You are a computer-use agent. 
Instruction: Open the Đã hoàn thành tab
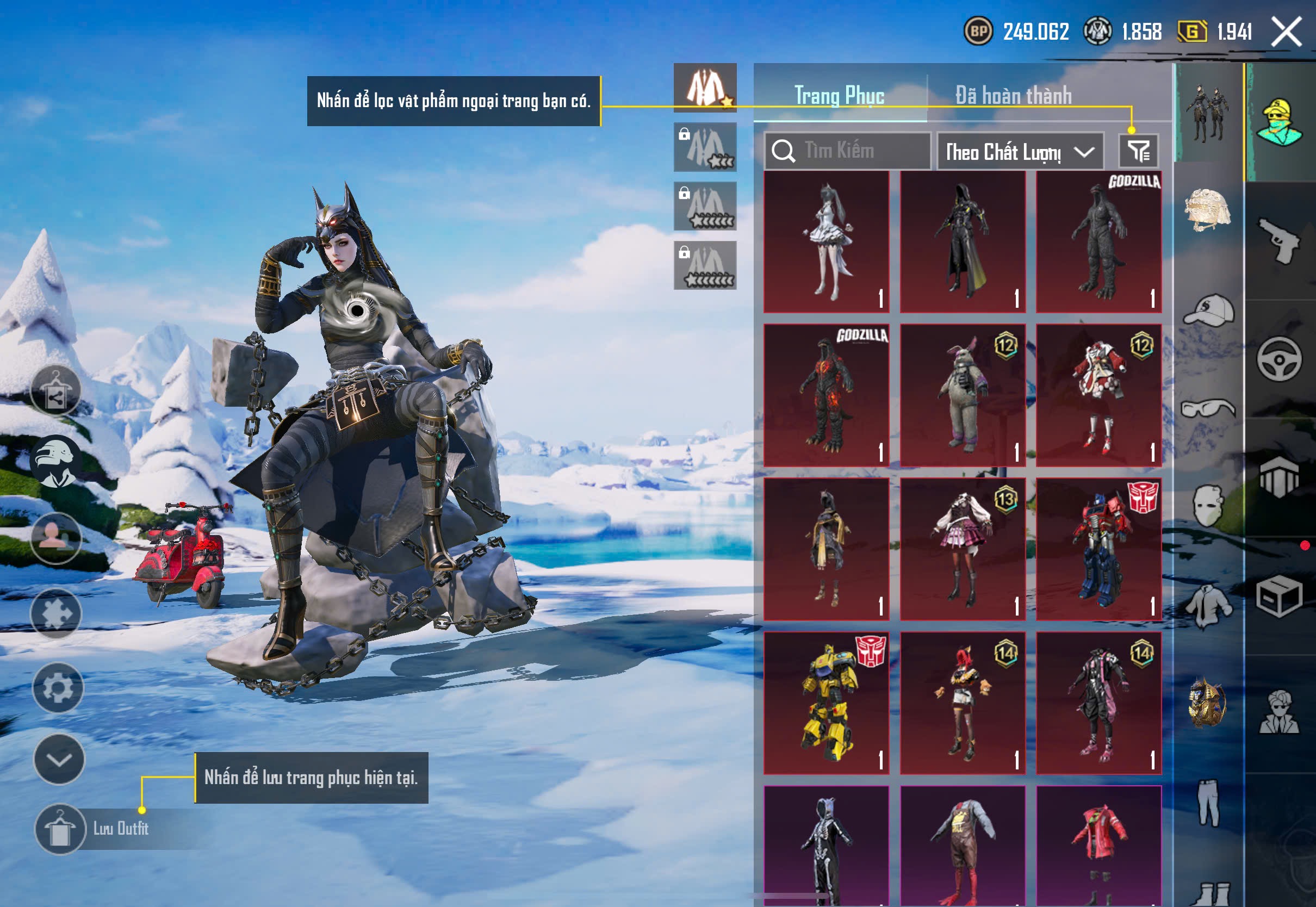click(x=1013, y=96)
